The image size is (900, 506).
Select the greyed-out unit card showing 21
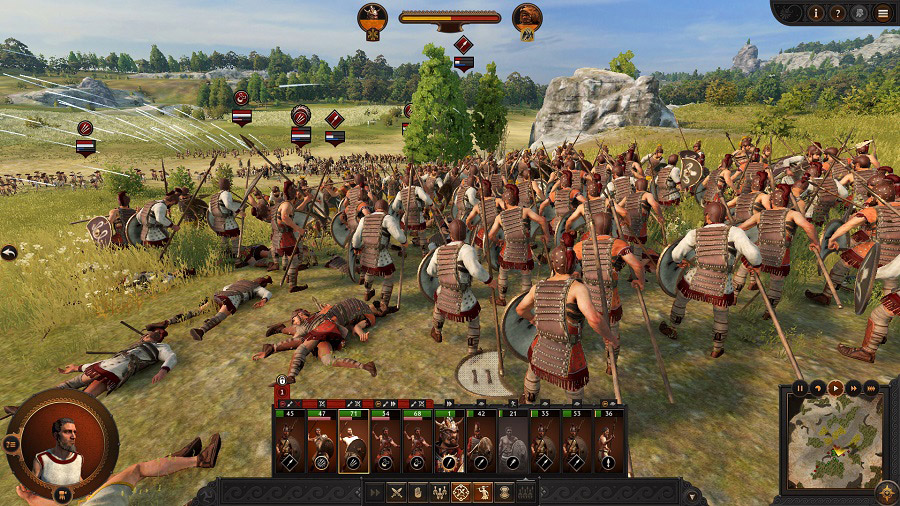point(513,441)
